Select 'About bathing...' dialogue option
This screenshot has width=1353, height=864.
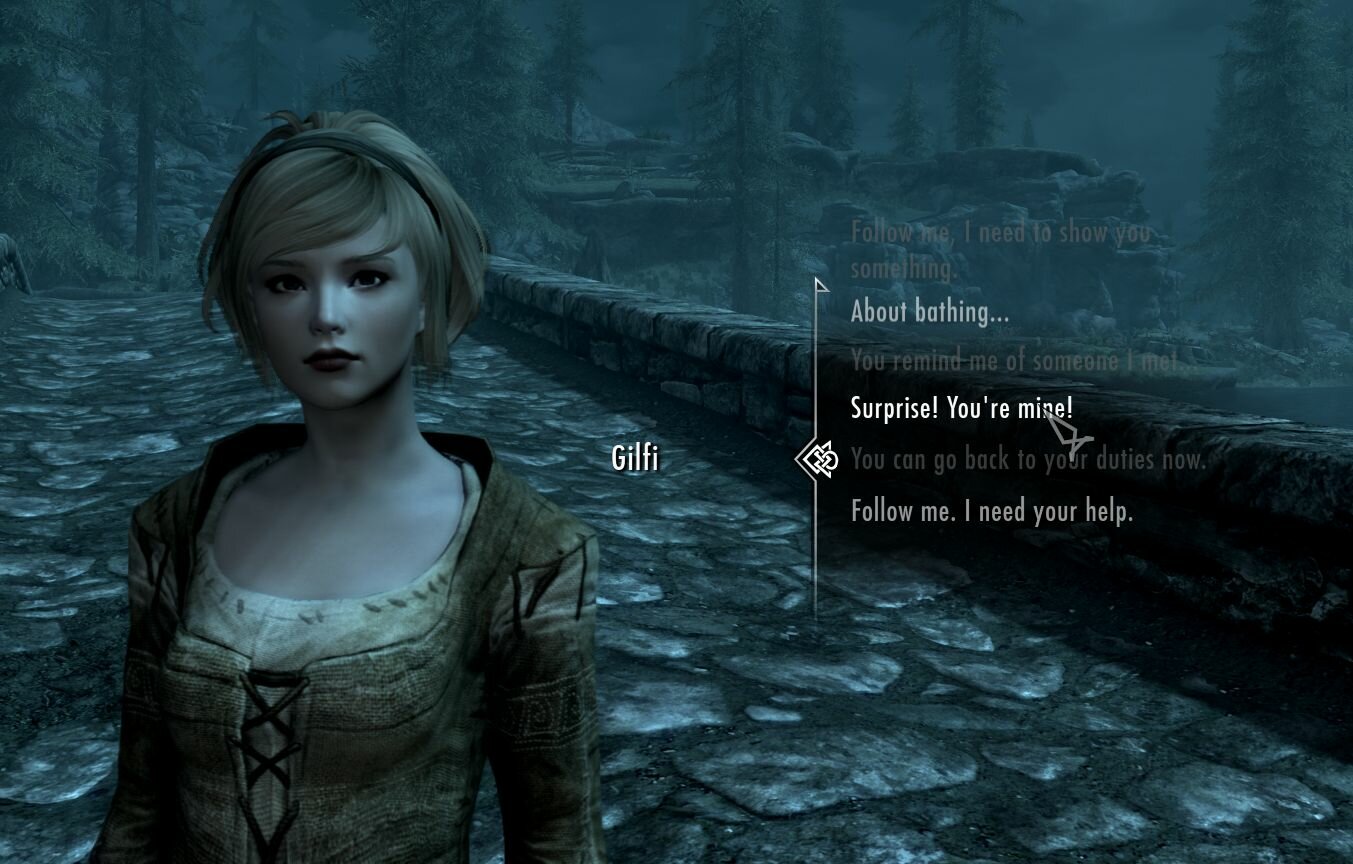tap(929, 311)
